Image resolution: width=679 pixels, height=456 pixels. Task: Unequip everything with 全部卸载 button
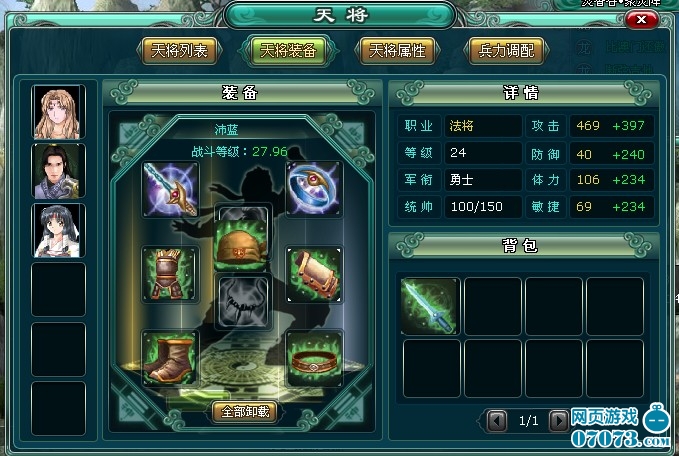click(x=243, y=411)
